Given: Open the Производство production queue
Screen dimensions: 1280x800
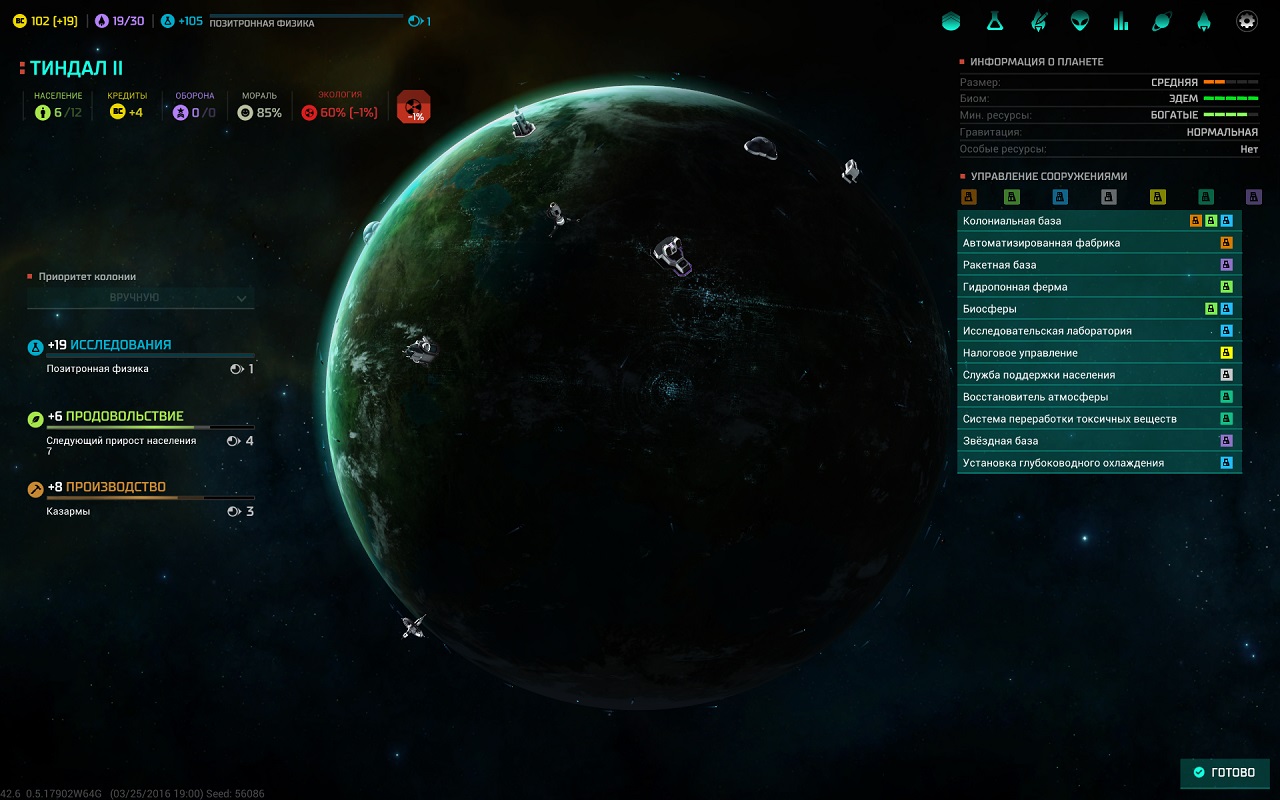Looking at the screenshot, I should 116,488.
